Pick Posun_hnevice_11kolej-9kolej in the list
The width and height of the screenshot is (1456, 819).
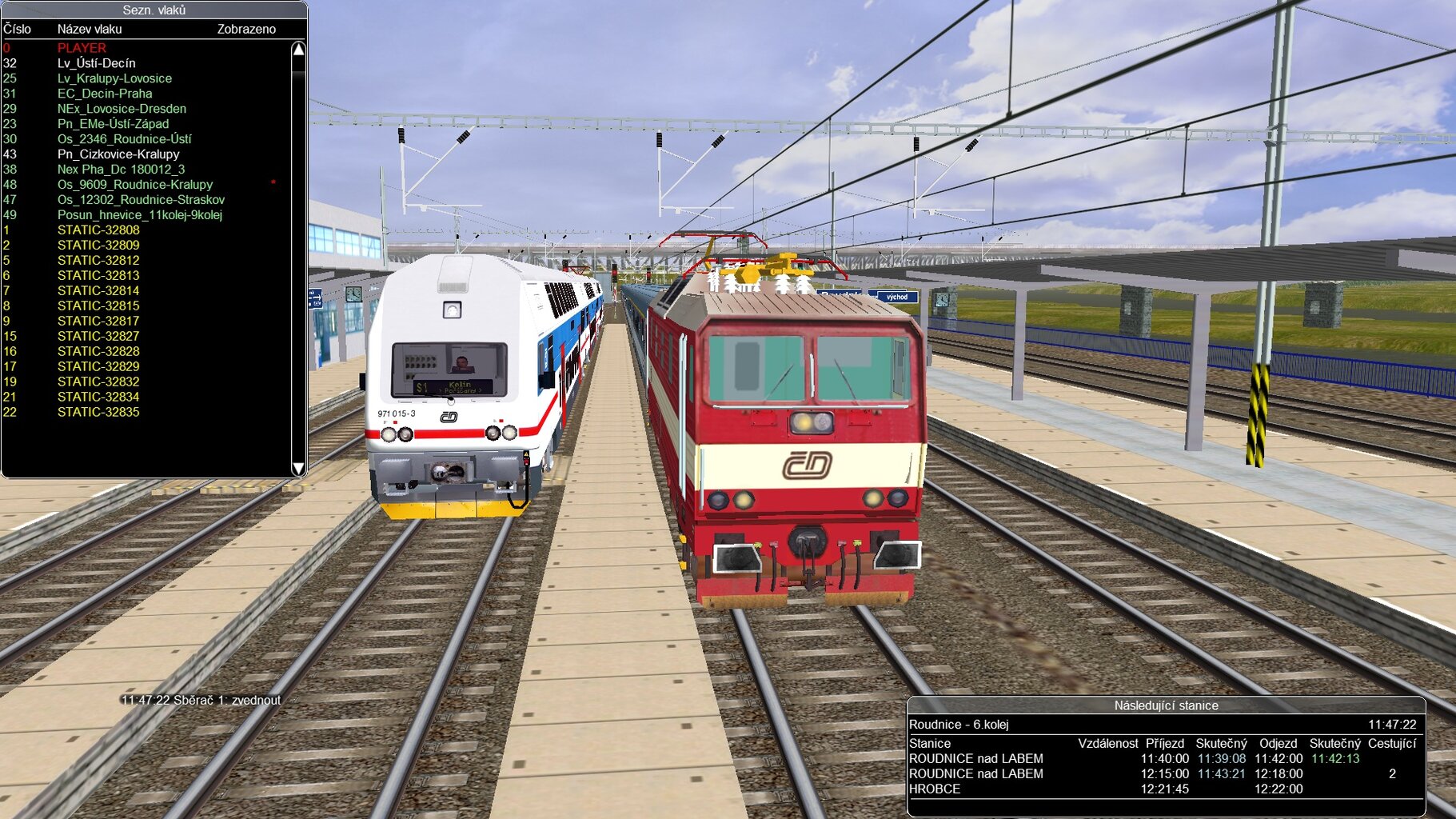pos(140,215)
